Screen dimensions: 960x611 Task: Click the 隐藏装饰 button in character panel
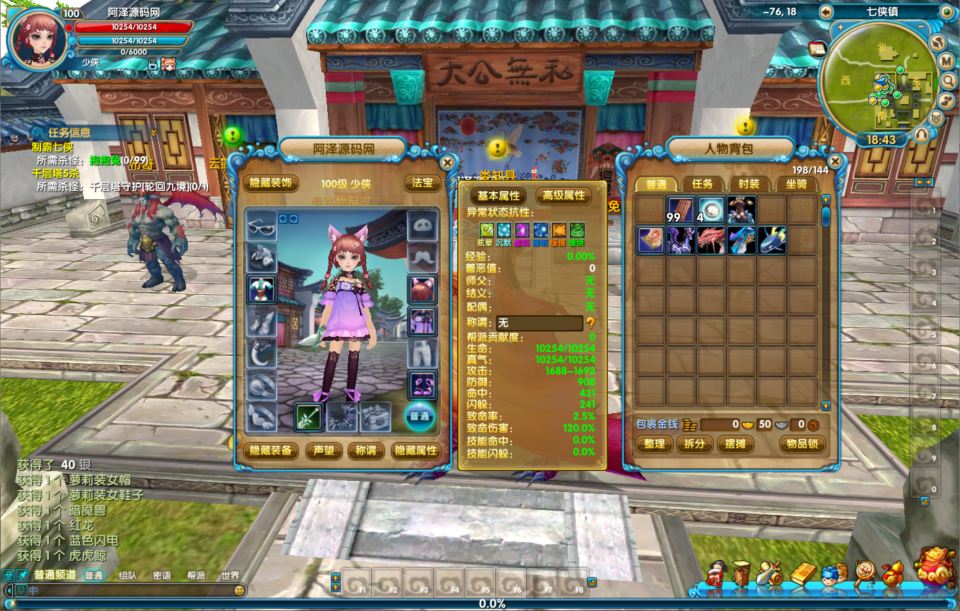271,183
